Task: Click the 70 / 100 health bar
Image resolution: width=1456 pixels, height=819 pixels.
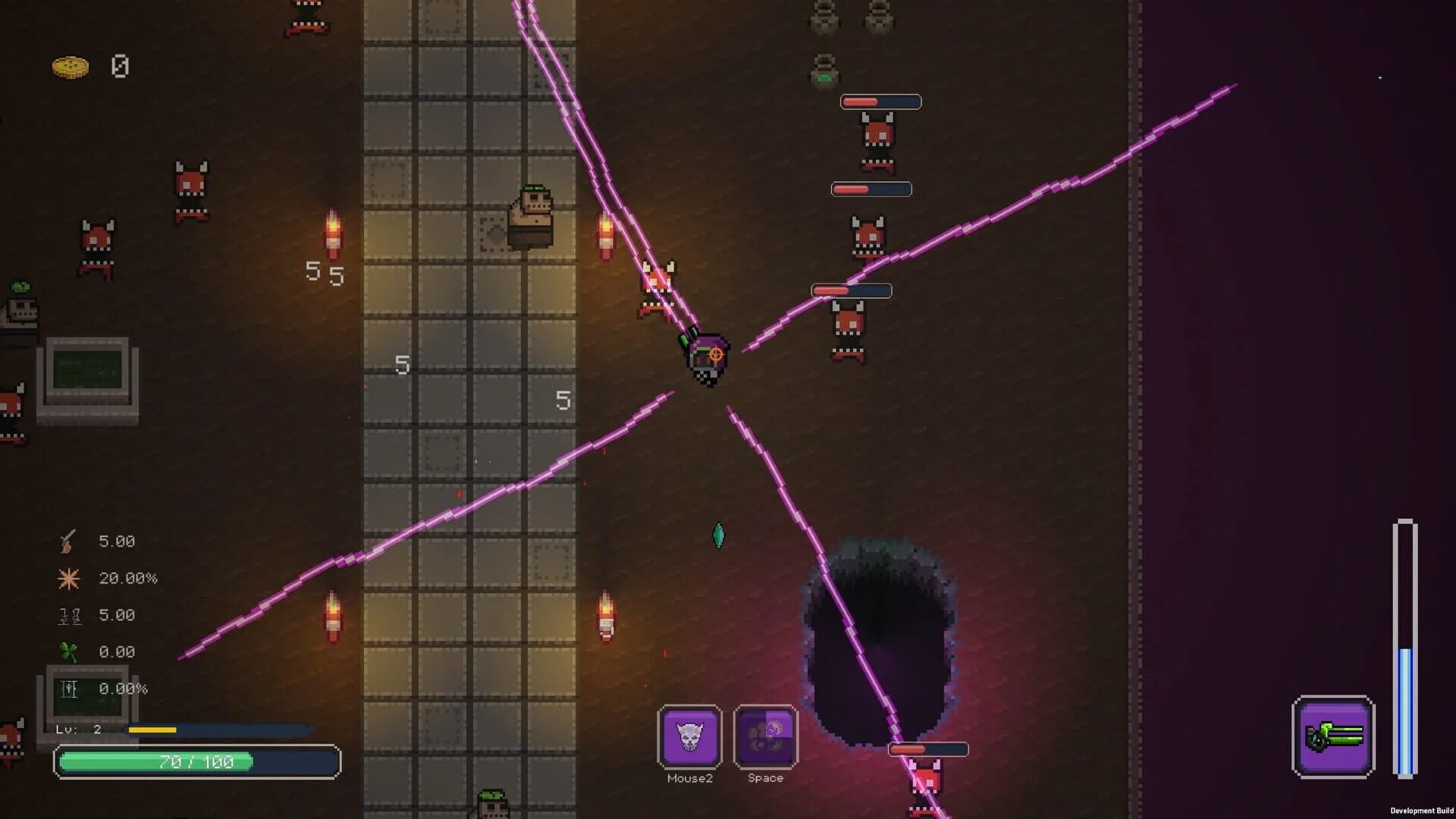Action: coord(197,762)
